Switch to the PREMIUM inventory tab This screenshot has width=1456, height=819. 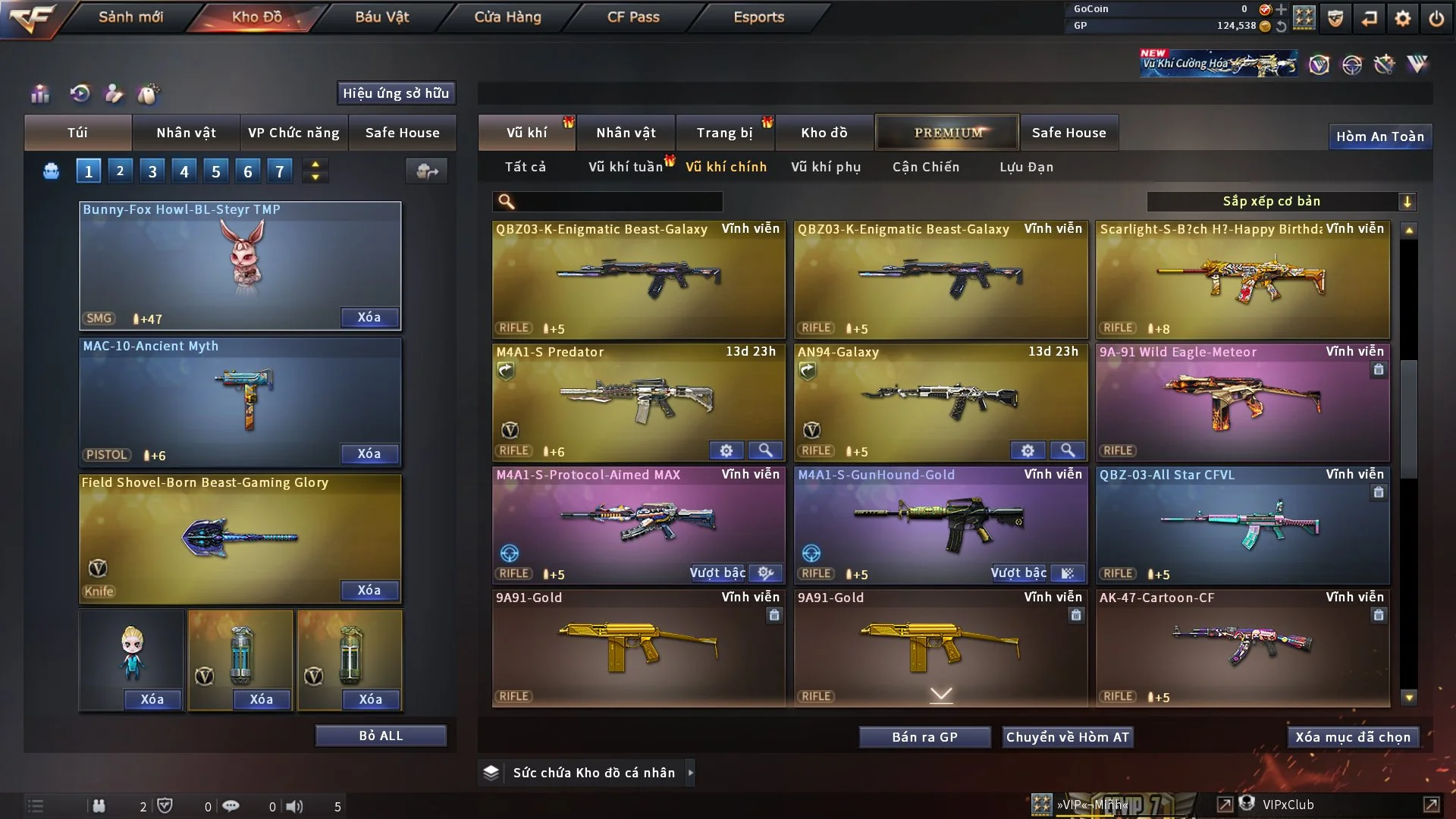(947, 133)
